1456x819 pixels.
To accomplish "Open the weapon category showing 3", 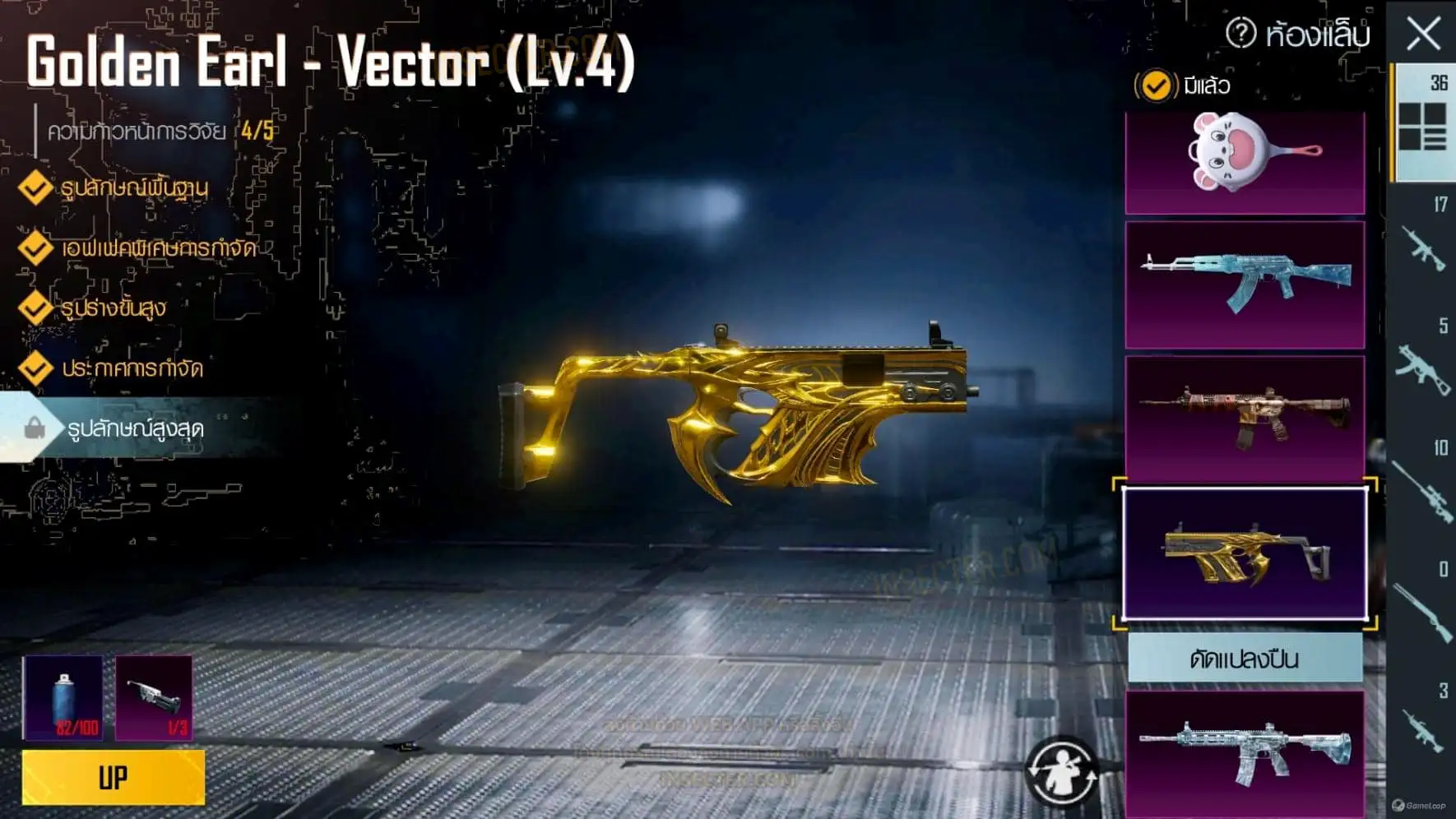I will coord(1422,726).
